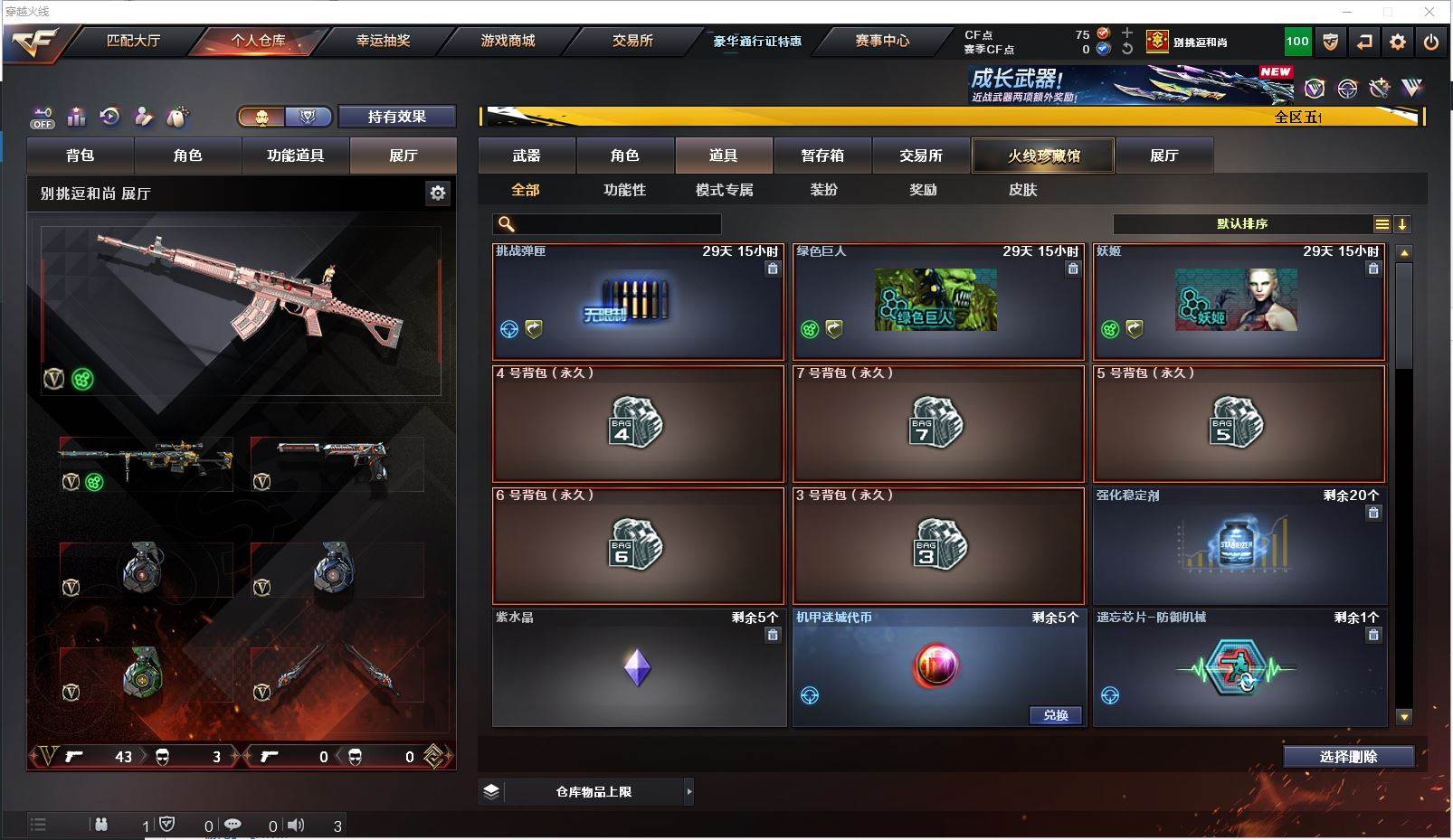Viewport: 1453px width, 840px height.
Task: Open the 游戏商城 game shop
Action: pyautogui.click(x=508, y=41)
